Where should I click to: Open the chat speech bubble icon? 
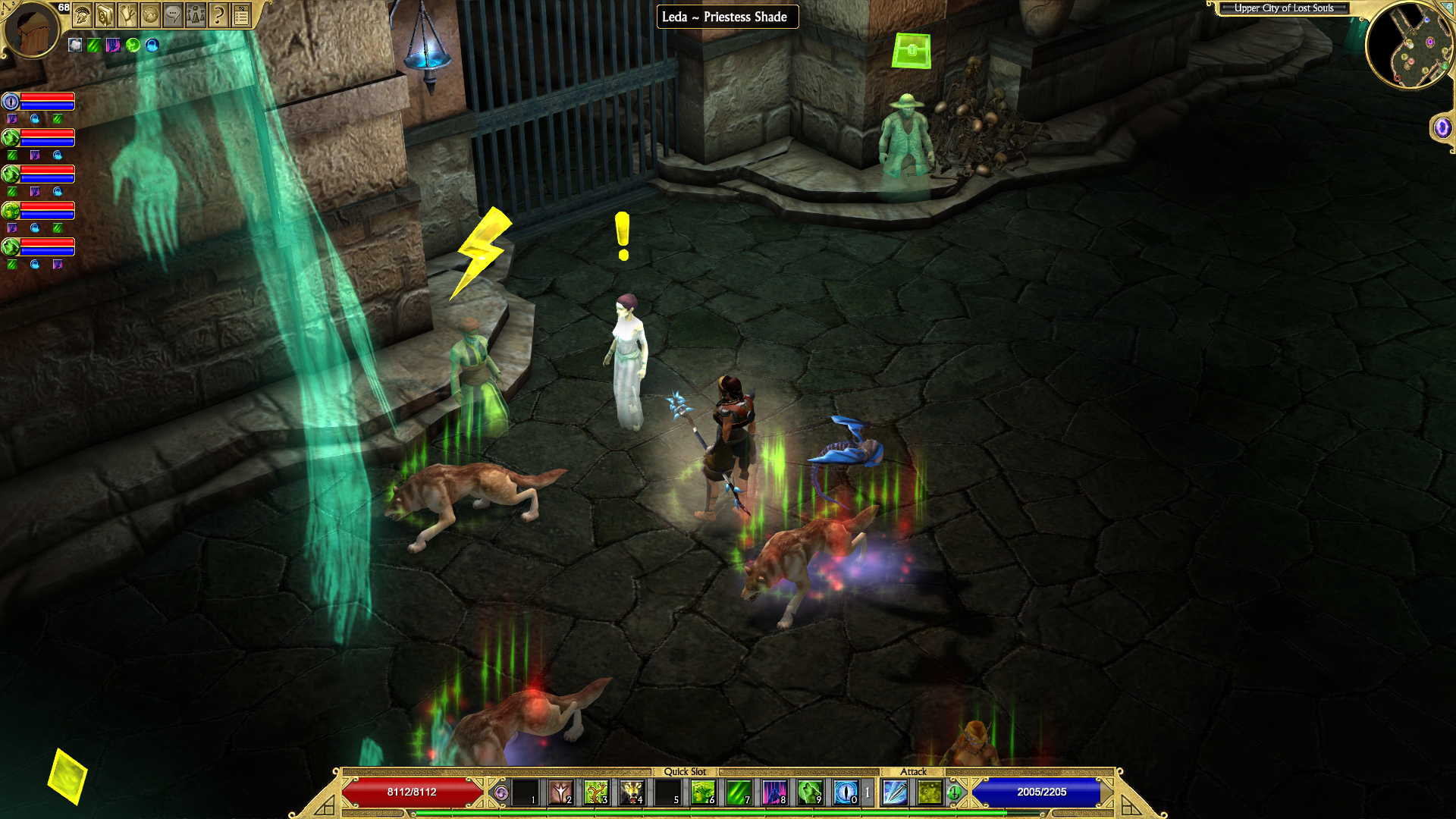(x=173, y=14)
